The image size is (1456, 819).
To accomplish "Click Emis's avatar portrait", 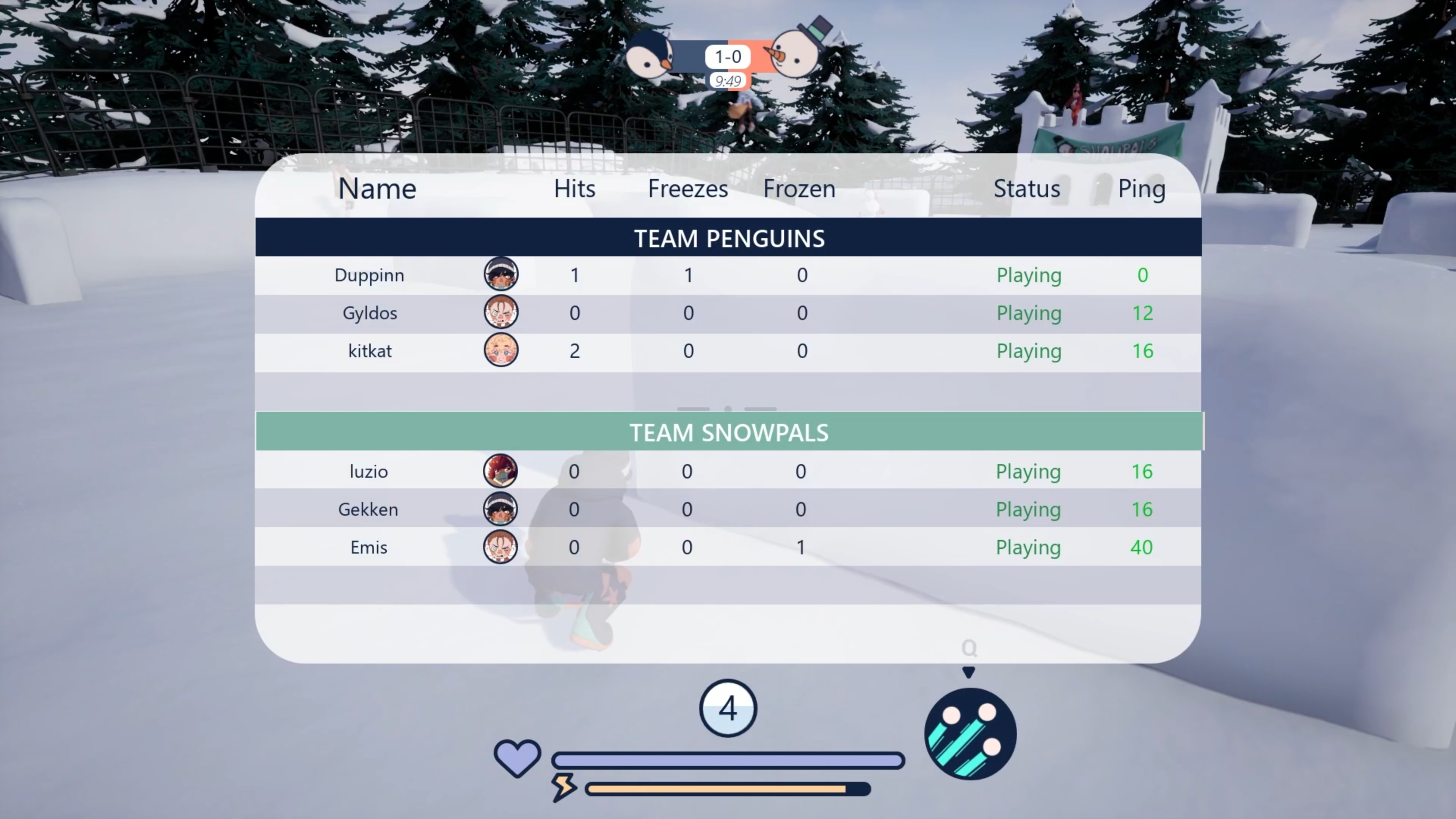I will [x=500, y=546].
